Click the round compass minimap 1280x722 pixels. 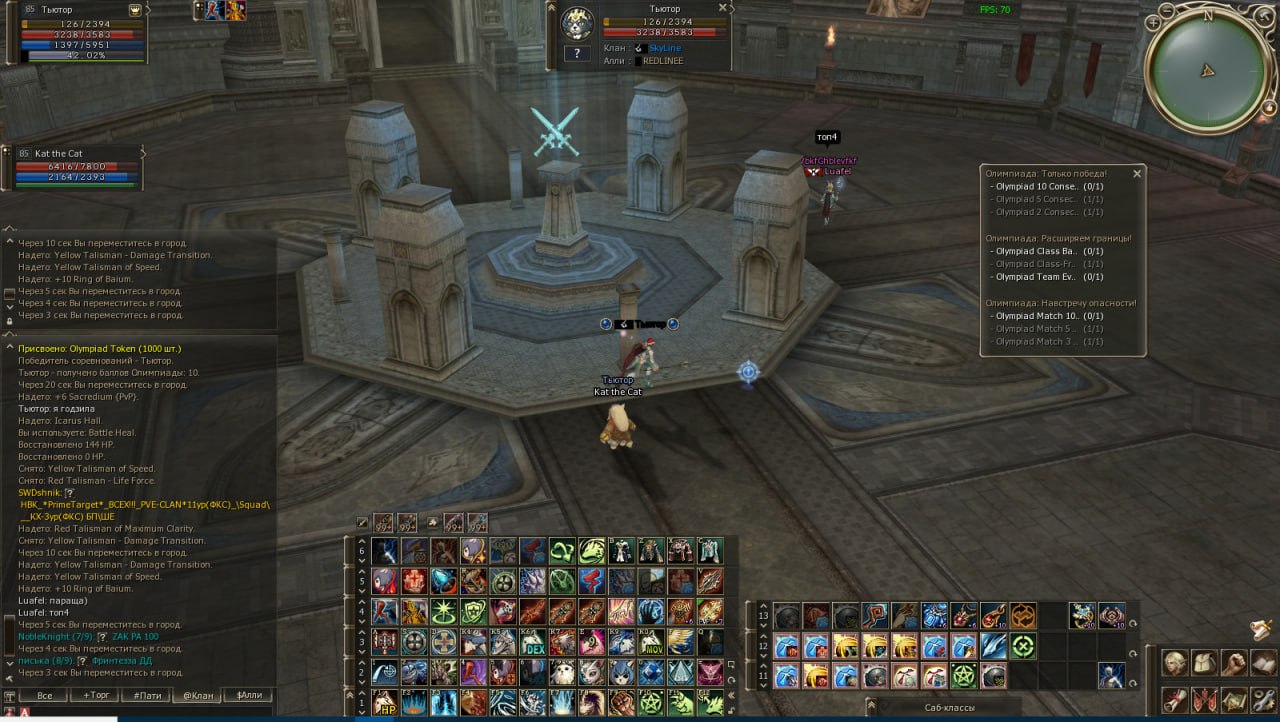(1208, 70)
